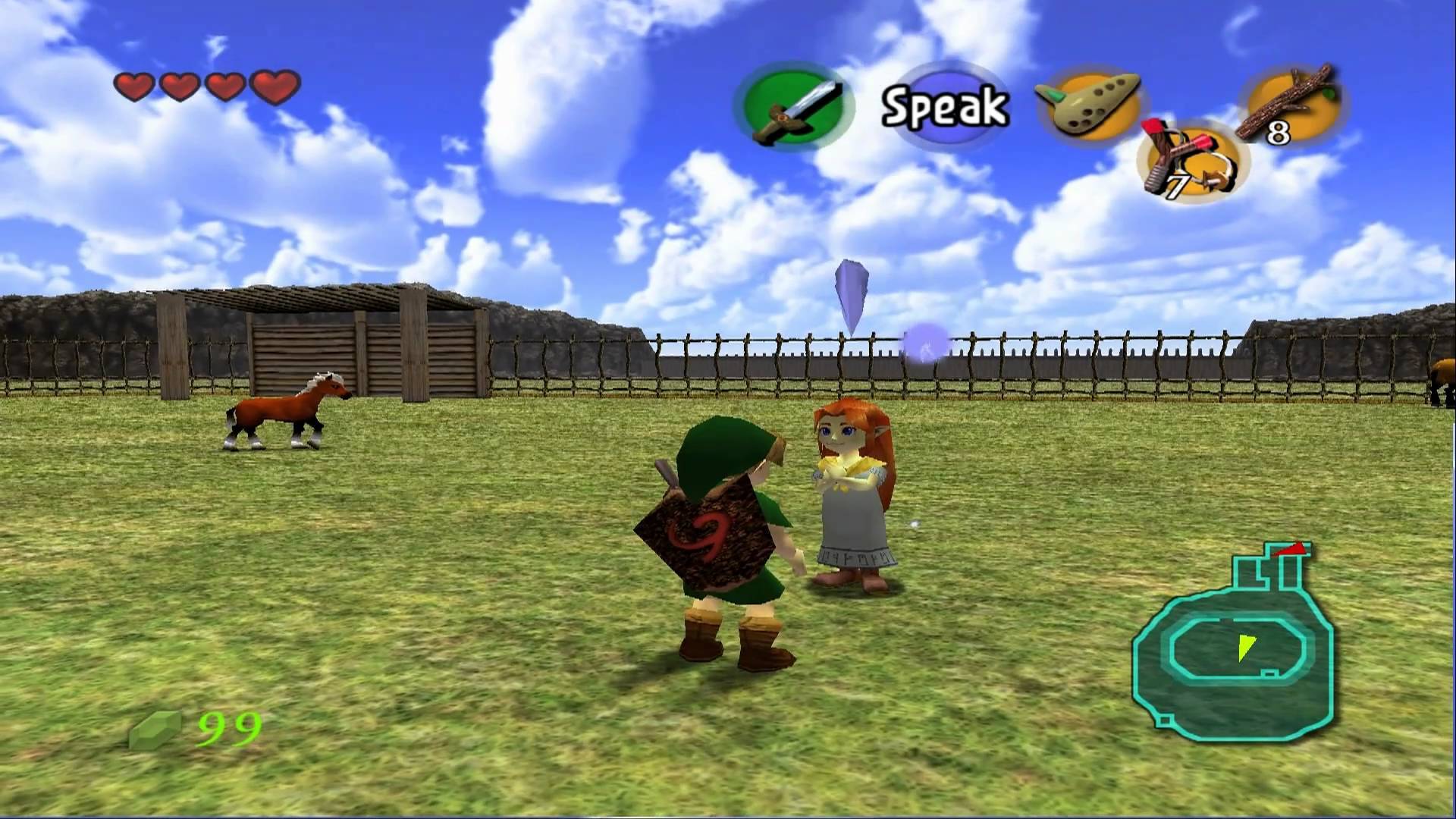Equip the Deku Stick item
This screenshot has height=819, width=1456.
coord(1289,105)
